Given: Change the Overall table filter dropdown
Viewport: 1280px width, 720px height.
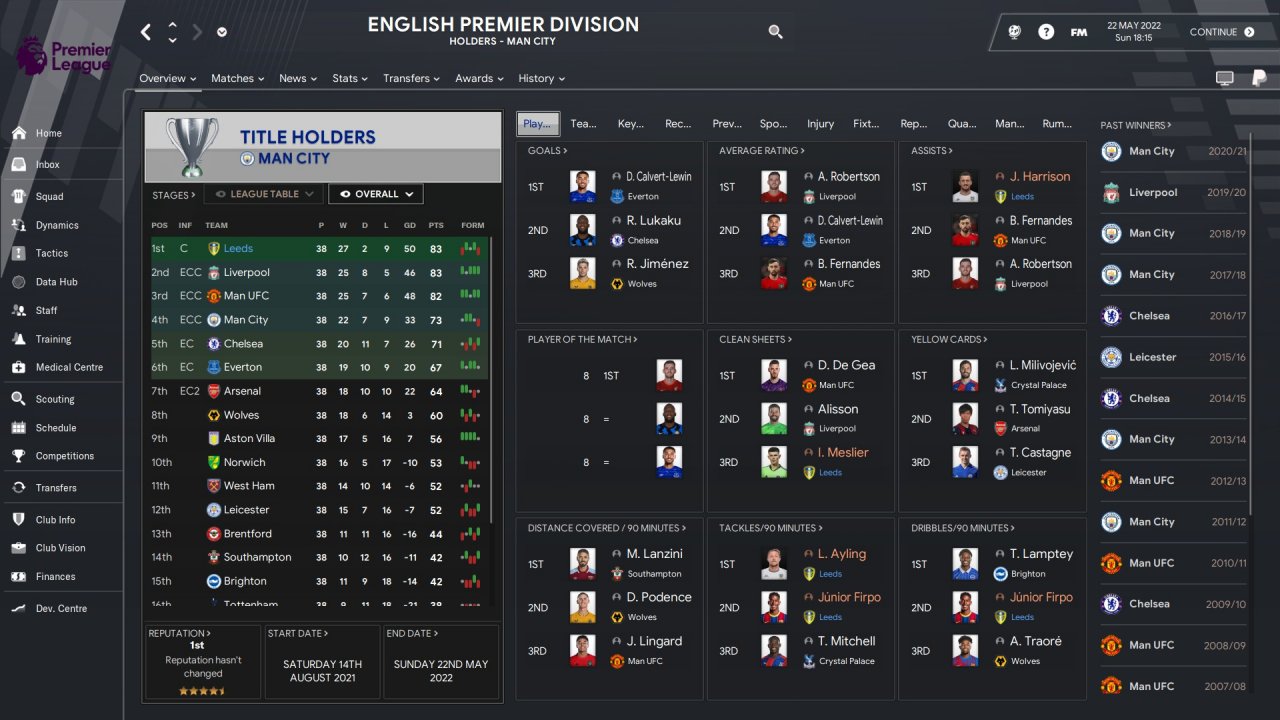Looking at the screenshot, I should point(375,194).
